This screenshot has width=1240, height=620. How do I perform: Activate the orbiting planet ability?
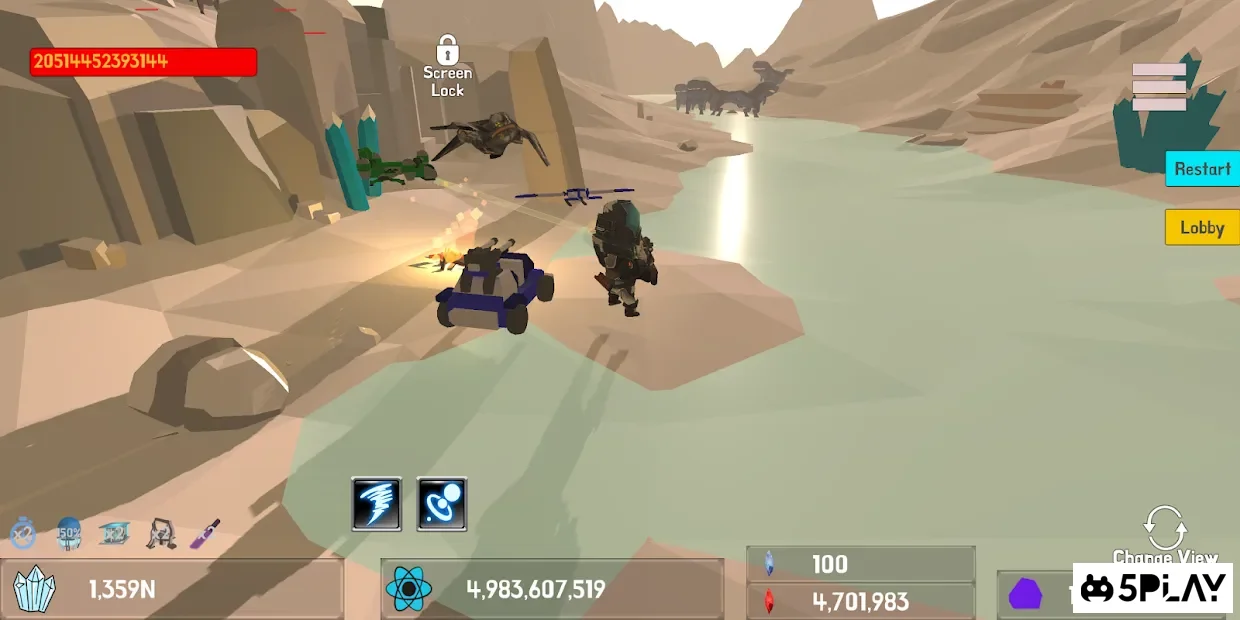click(x=442, y=503)
